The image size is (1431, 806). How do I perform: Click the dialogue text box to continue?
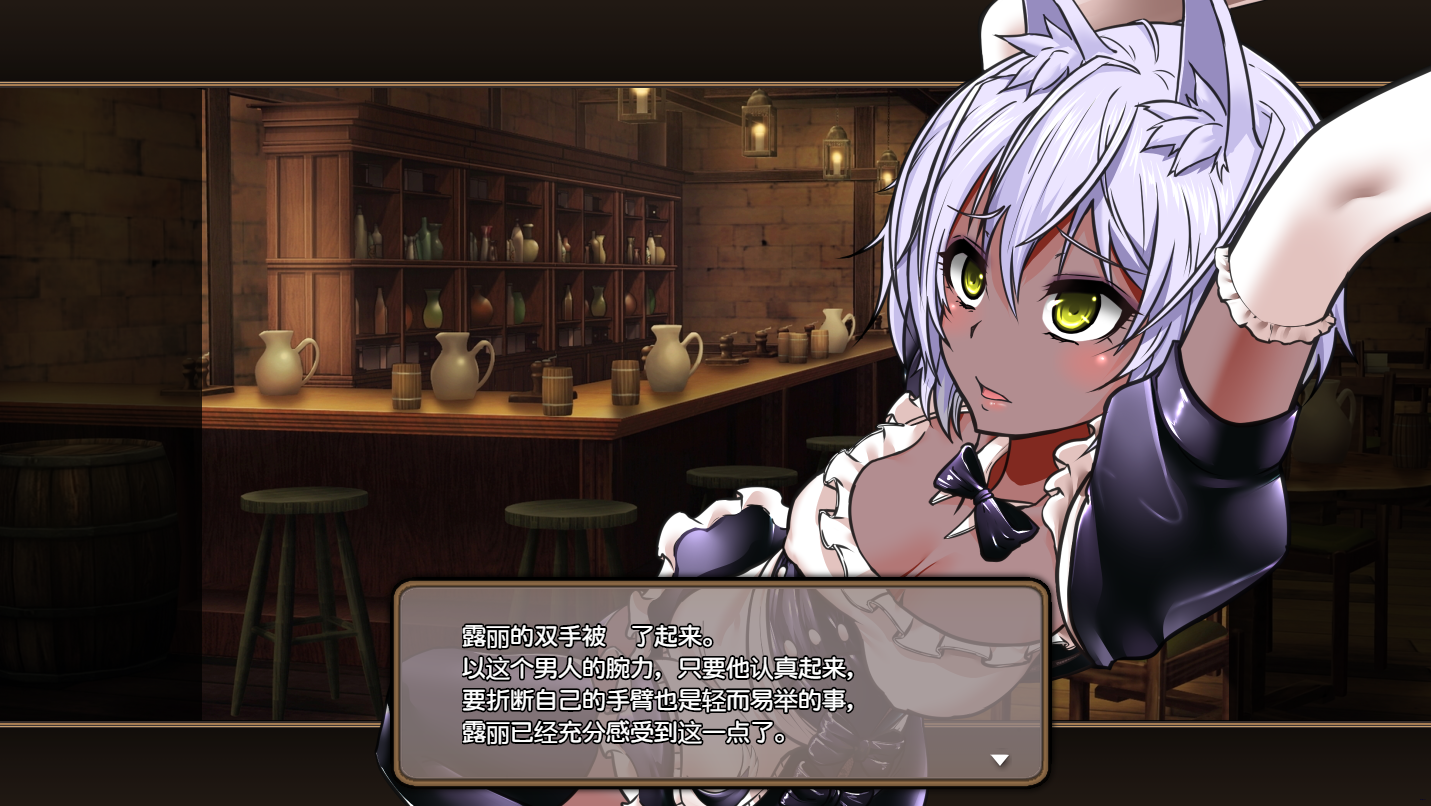click(721, 682)
